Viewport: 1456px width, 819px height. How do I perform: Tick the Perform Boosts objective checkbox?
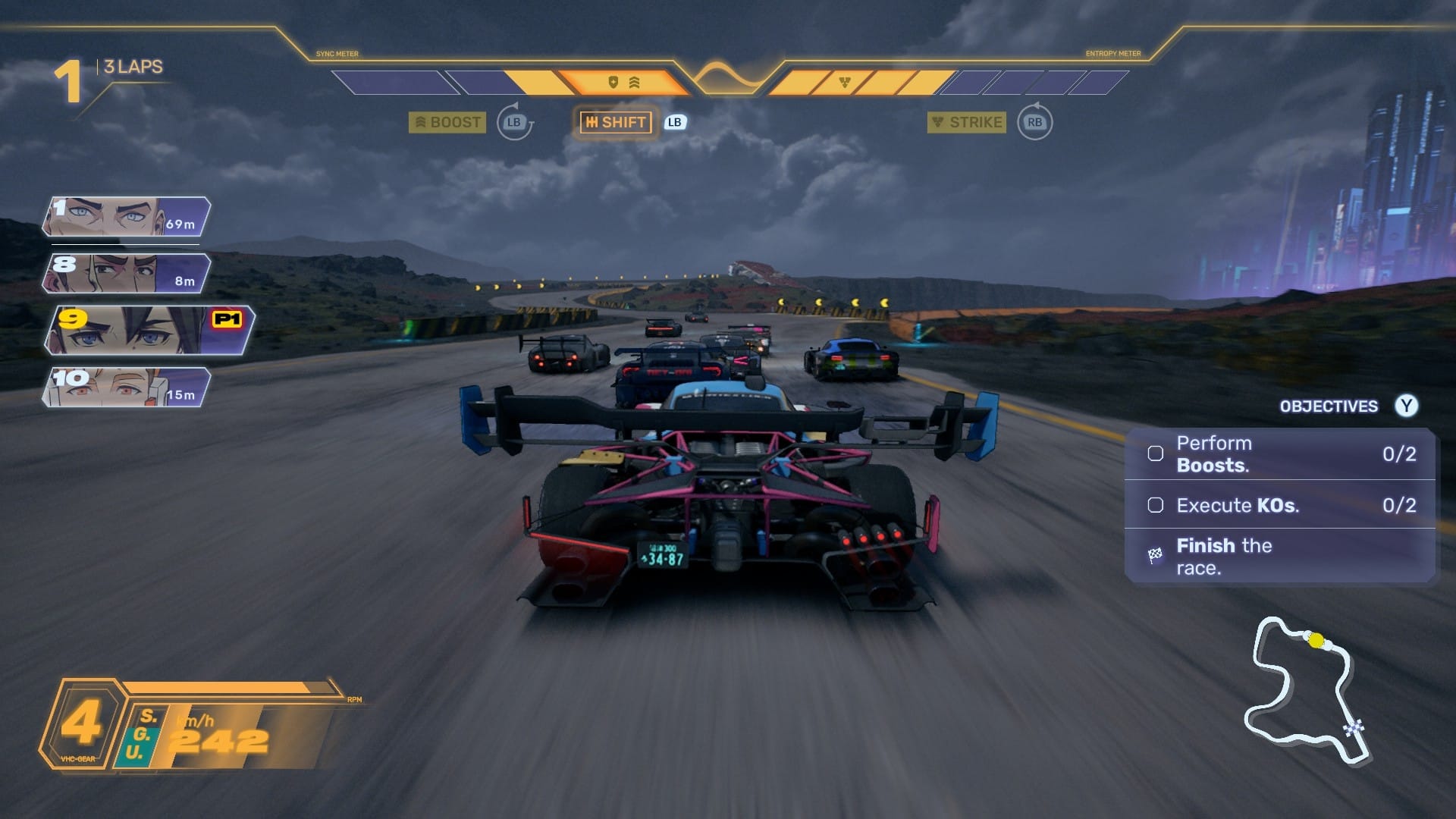pos(1156,453)
